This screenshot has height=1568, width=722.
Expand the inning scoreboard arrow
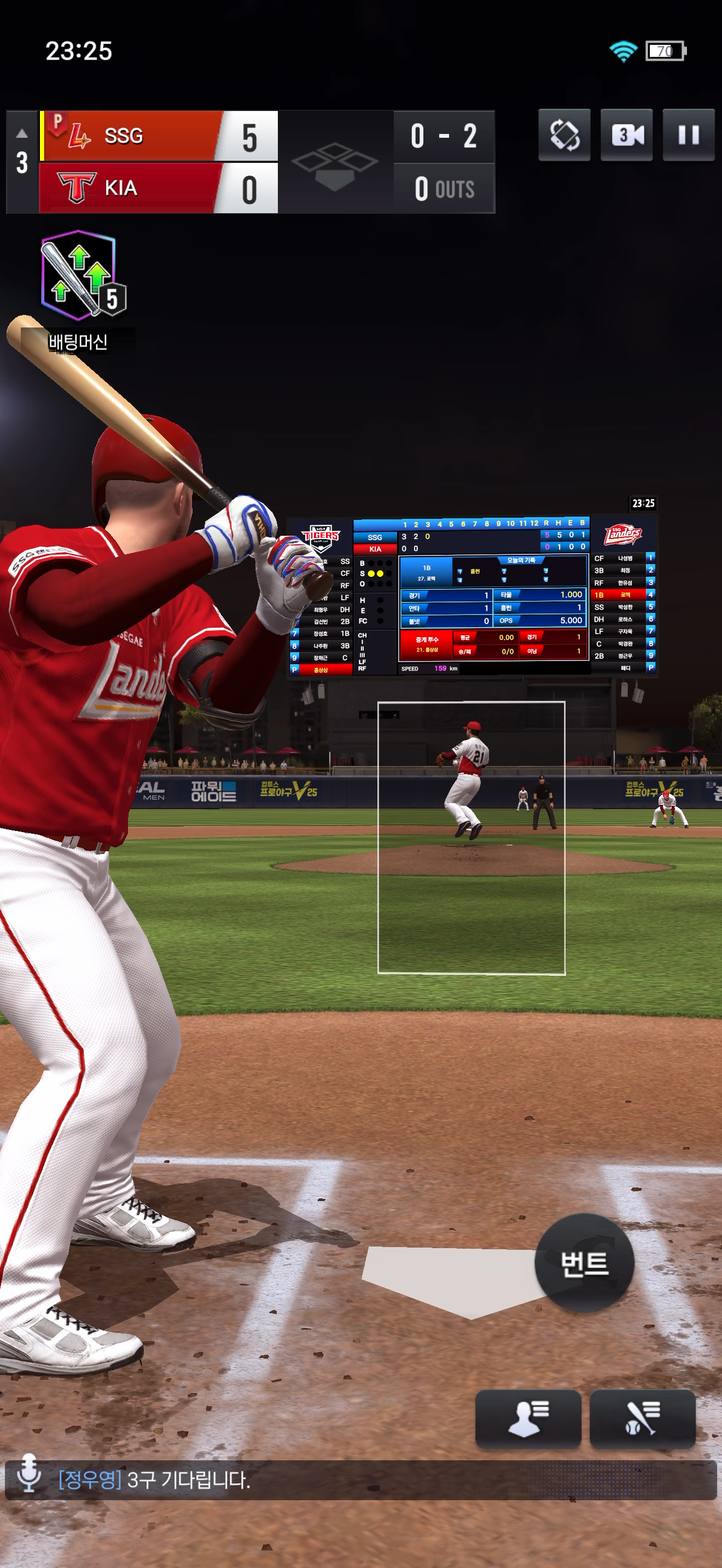[x=22, y=133]
